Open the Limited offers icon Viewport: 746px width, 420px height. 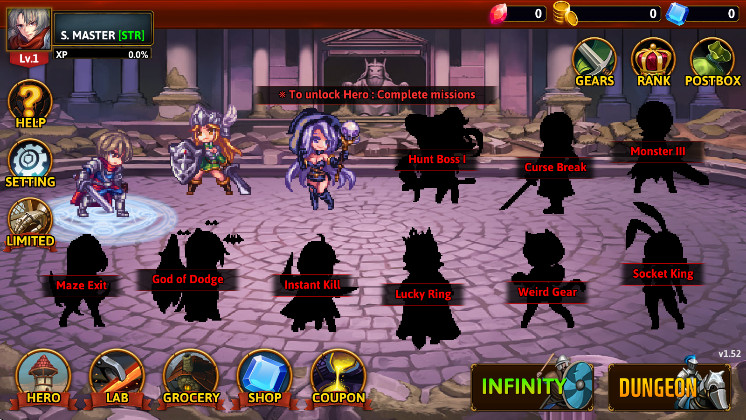tap(30, 221)
